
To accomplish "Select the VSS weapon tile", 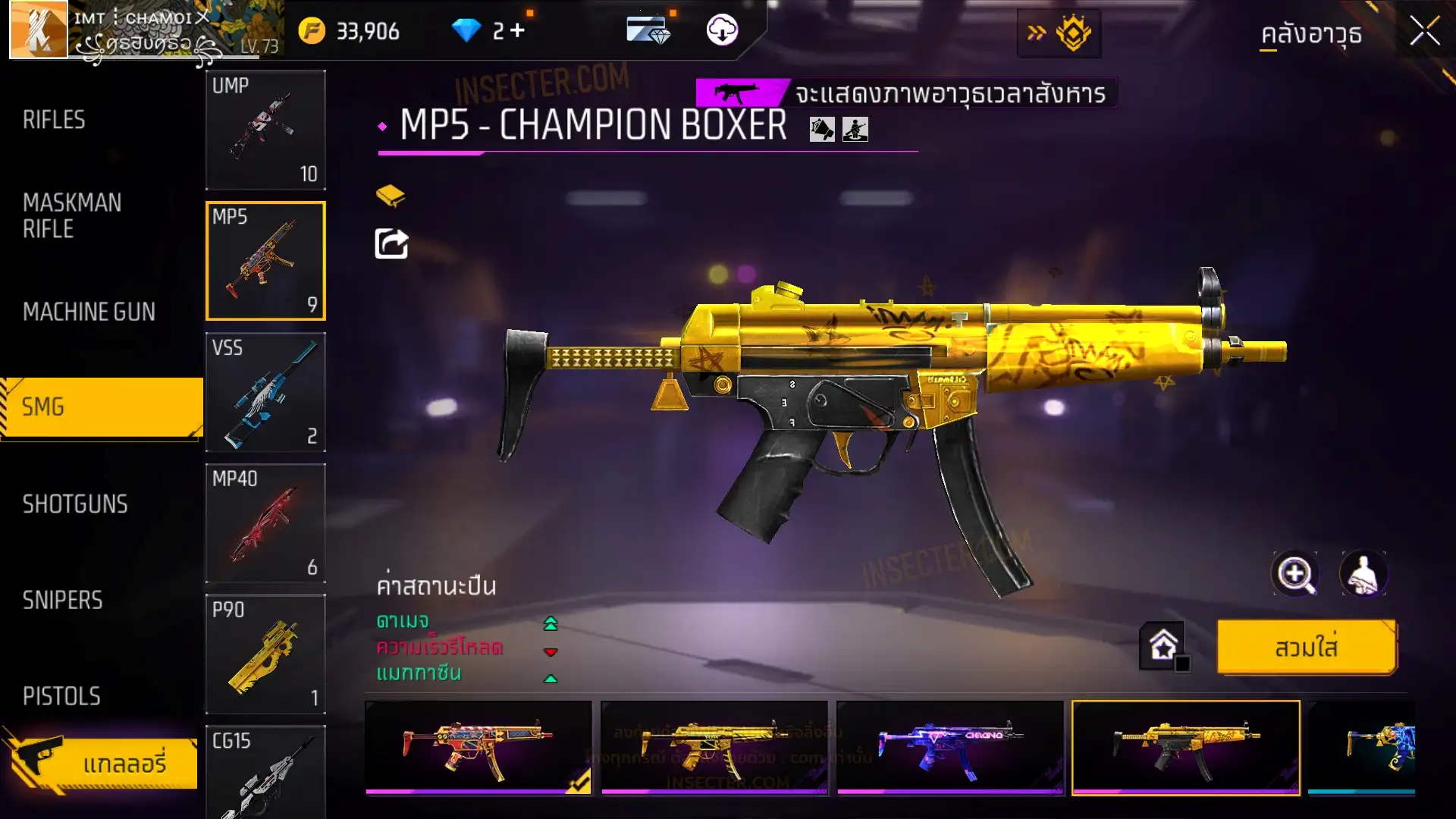I will (265, 392).
